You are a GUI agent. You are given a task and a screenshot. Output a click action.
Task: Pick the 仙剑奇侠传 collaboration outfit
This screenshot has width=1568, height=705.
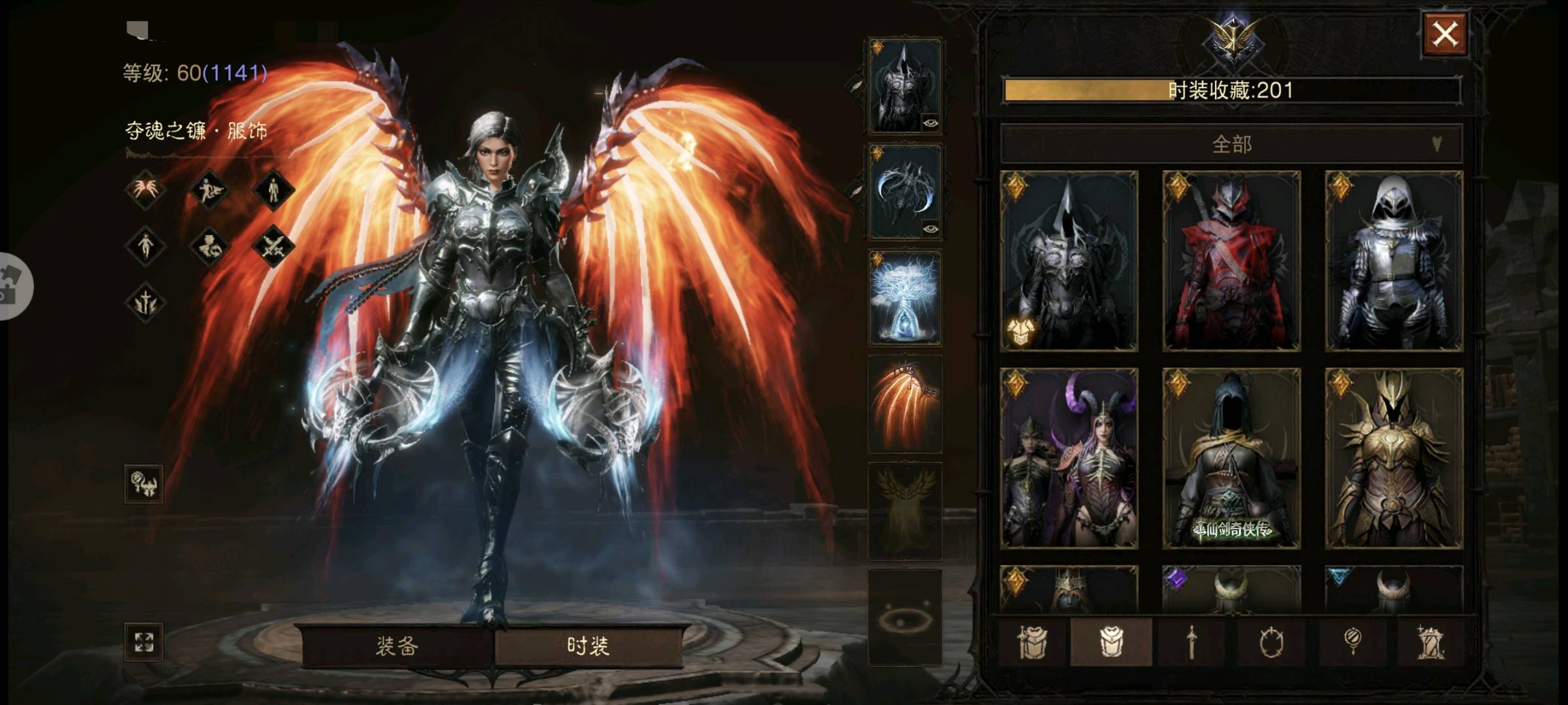click(1231, 458)
